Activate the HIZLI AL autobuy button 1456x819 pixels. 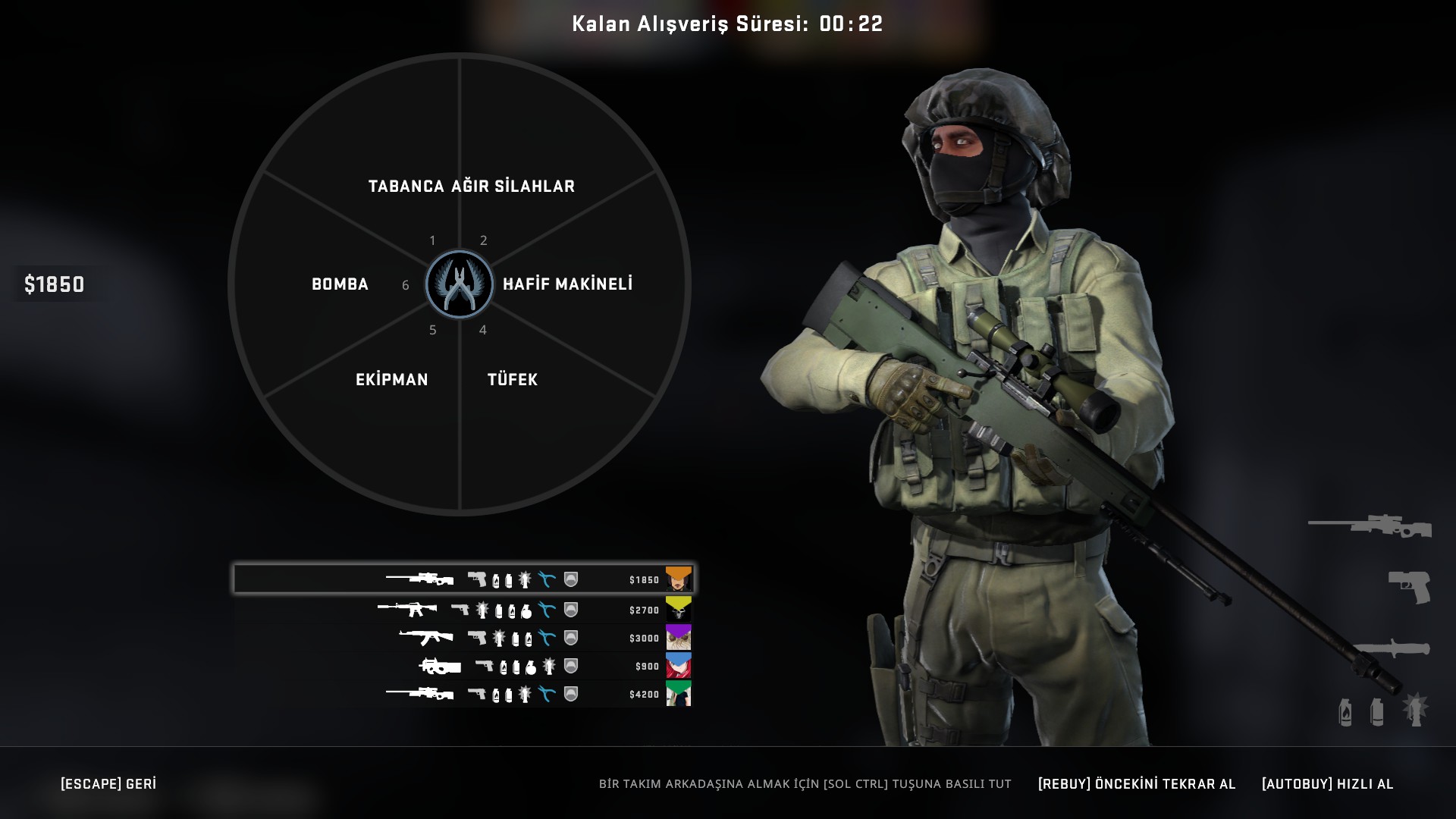tap(1327, 784)
